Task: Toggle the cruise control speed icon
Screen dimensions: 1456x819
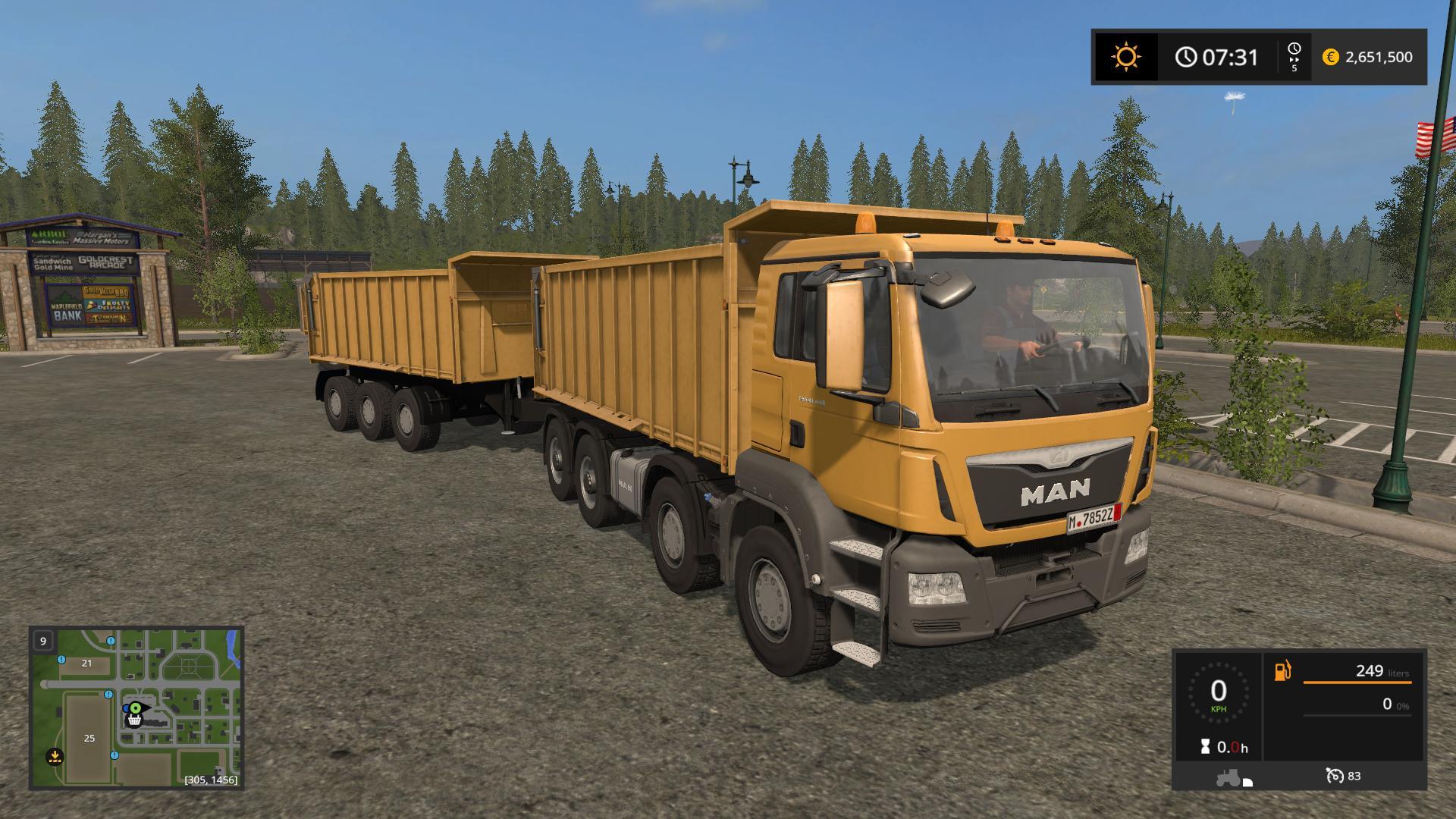Action: [x=1334, y=776]
